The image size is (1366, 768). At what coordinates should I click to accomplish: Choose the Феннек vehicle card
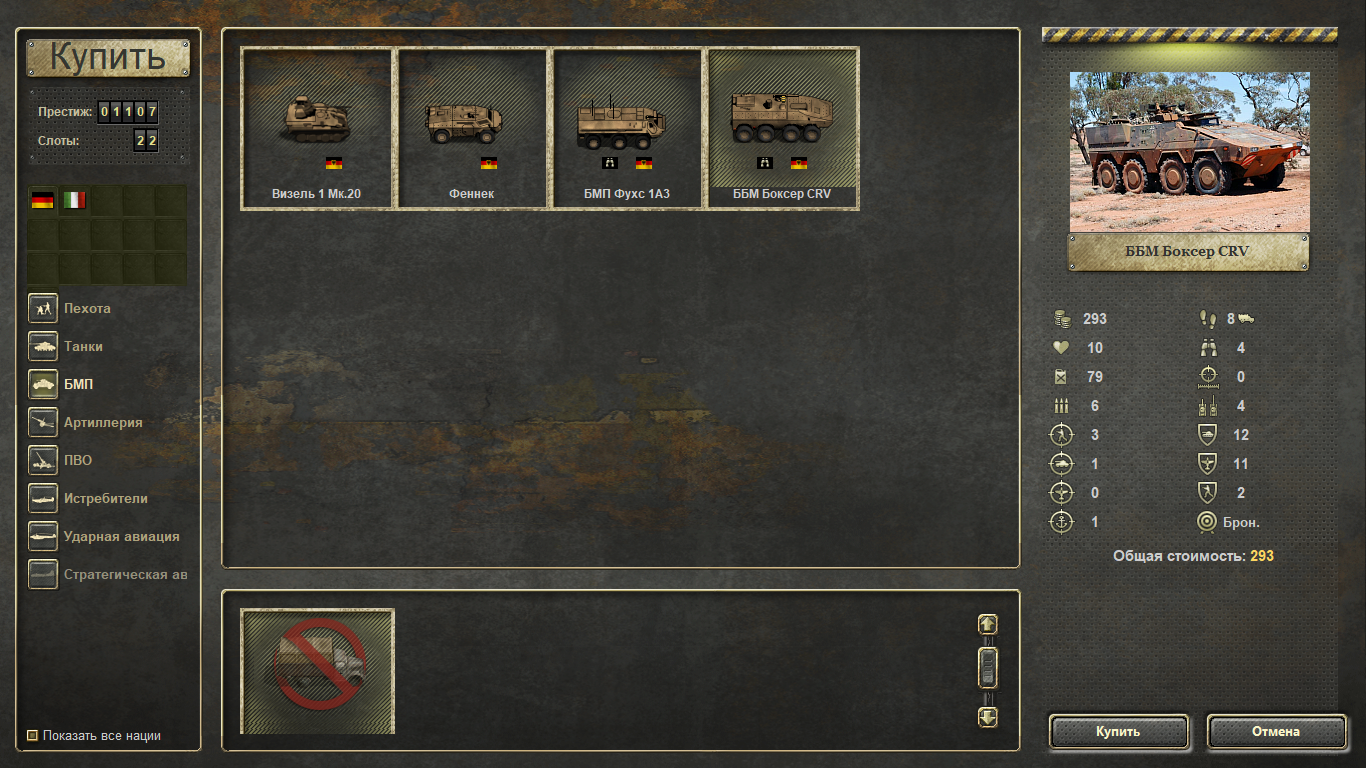[x=472, y=128]
